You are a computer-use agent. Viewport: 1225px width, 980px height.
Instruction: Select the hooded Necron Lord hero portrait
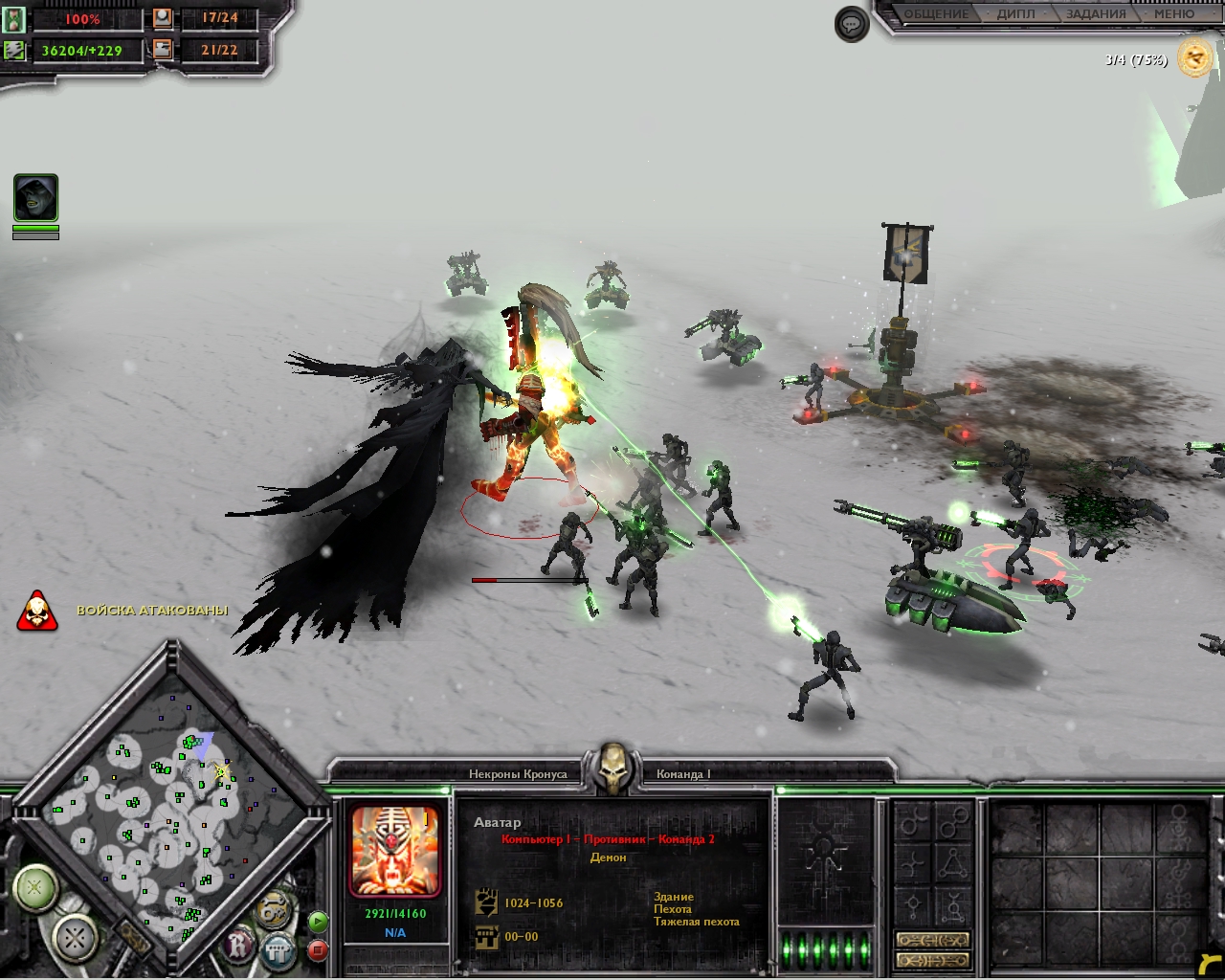click(x=35, y=198)
